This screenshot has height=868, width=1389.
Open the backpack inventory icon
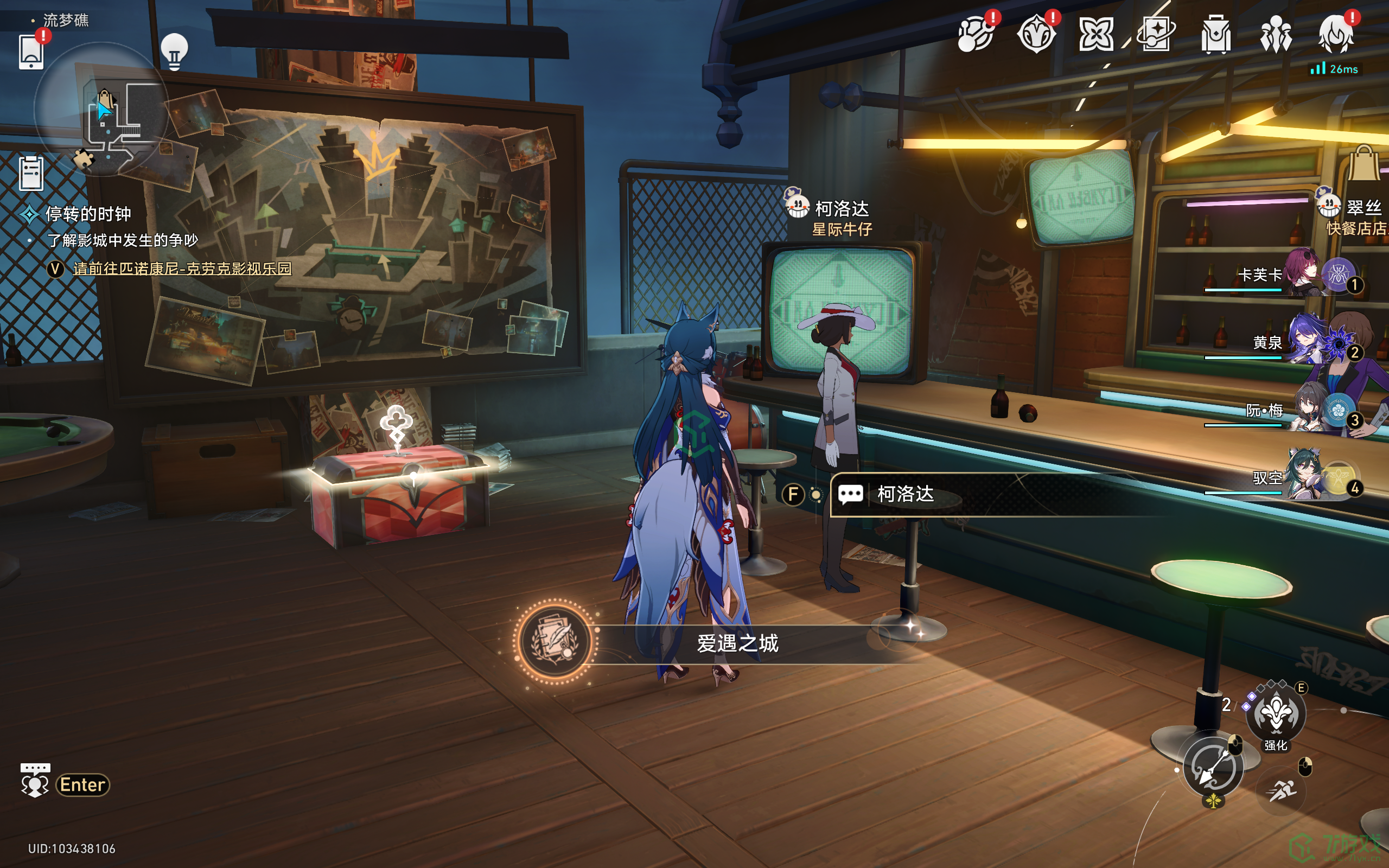(x=1216, y=34)
